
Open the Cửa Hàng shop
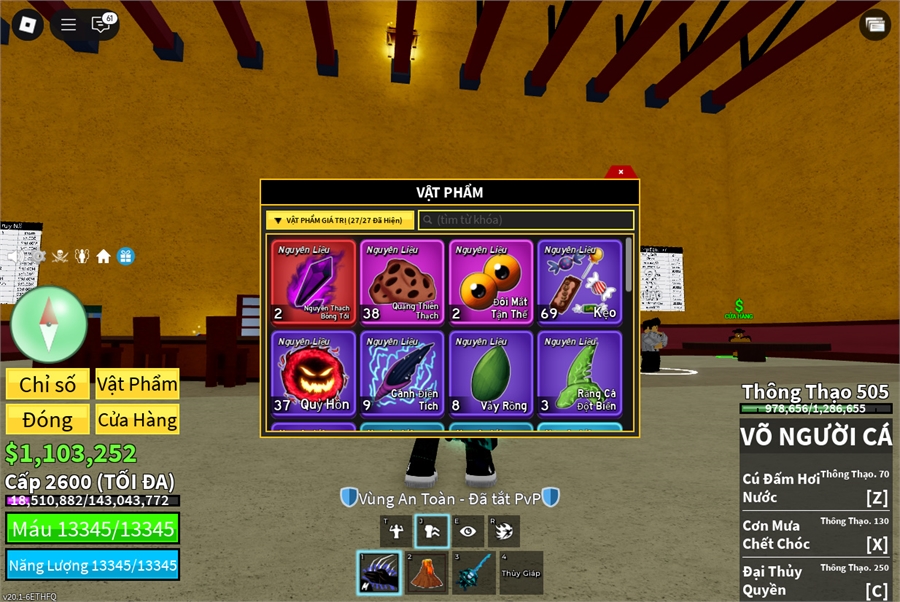[138, 419]
